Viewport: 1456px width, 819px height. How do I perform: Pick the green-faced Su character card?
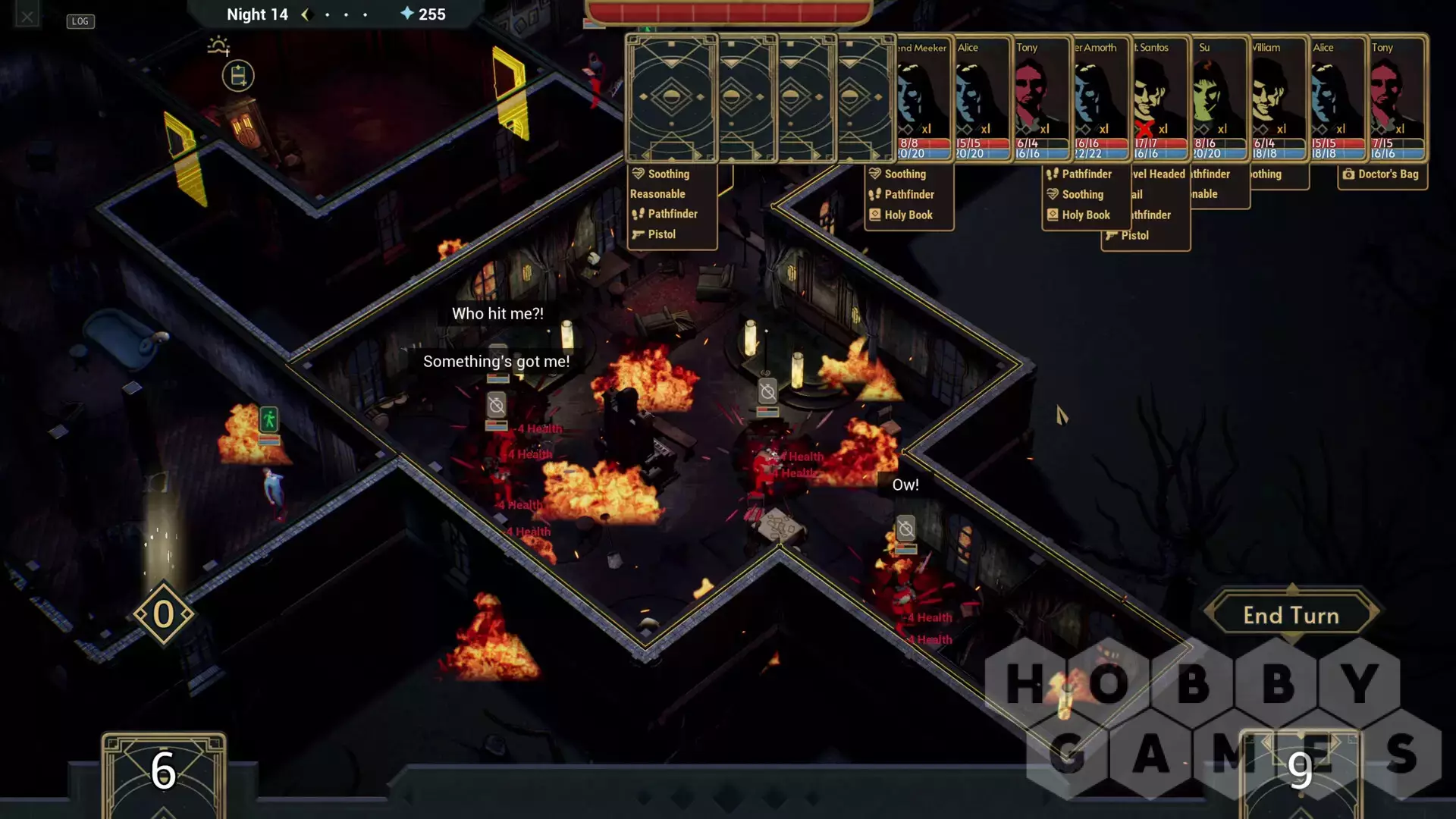(x=1219, y=99)
